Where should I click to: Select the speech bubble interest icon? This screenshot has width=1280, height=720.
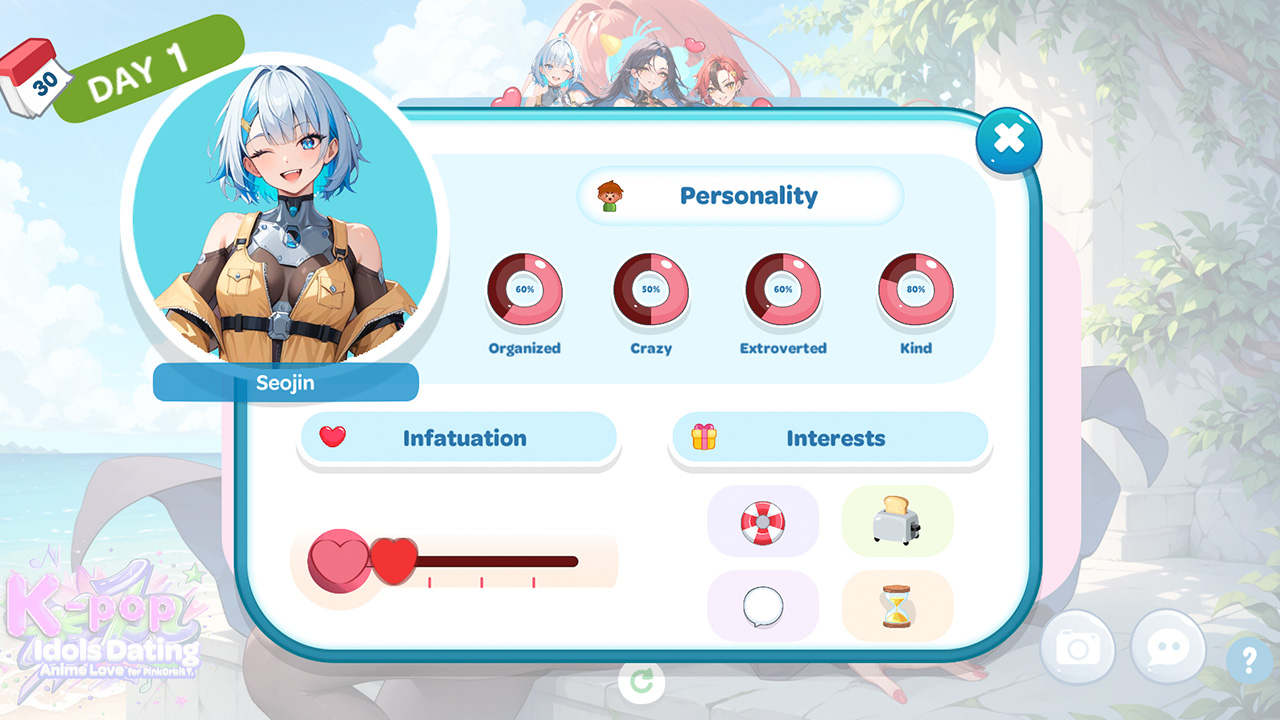click(x=763, y=605)
